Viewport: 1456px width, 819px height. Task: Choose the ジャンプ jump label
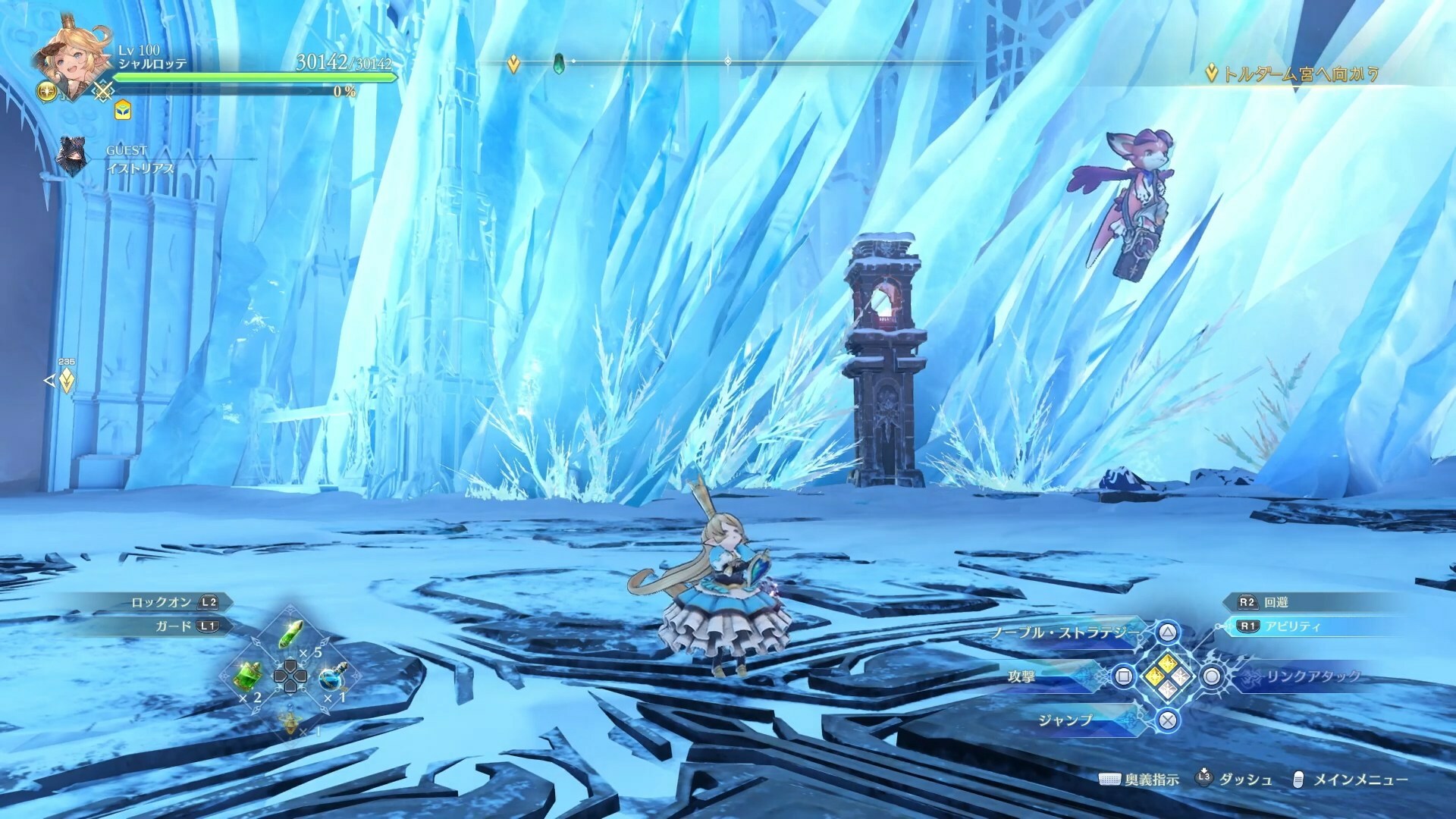point(1065,720)
